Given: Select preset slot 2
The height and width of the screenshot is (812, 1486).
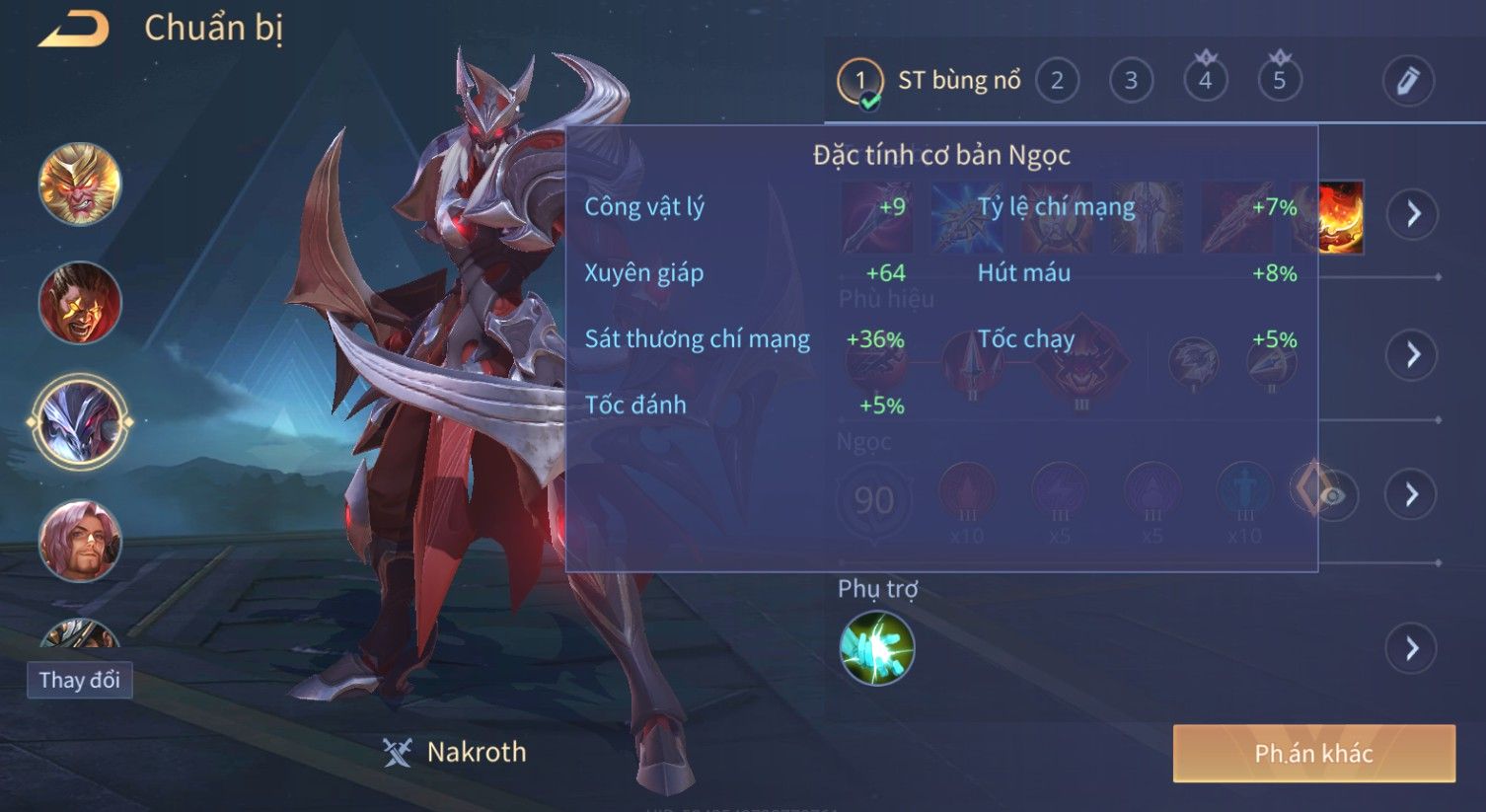Looking at the screenshot, I should pos(1057,81).
